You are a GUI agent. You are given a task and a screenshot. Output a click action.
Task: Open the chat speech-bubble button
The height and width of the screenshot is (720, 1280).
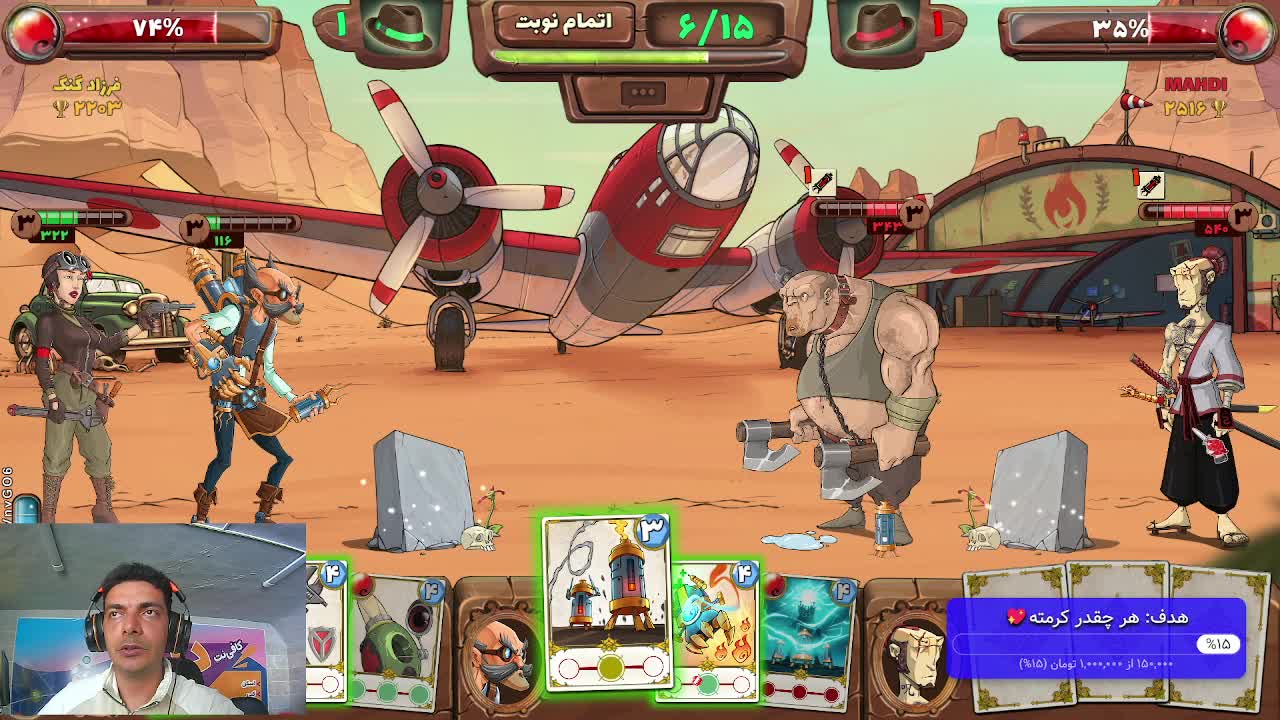click(643, 93)
